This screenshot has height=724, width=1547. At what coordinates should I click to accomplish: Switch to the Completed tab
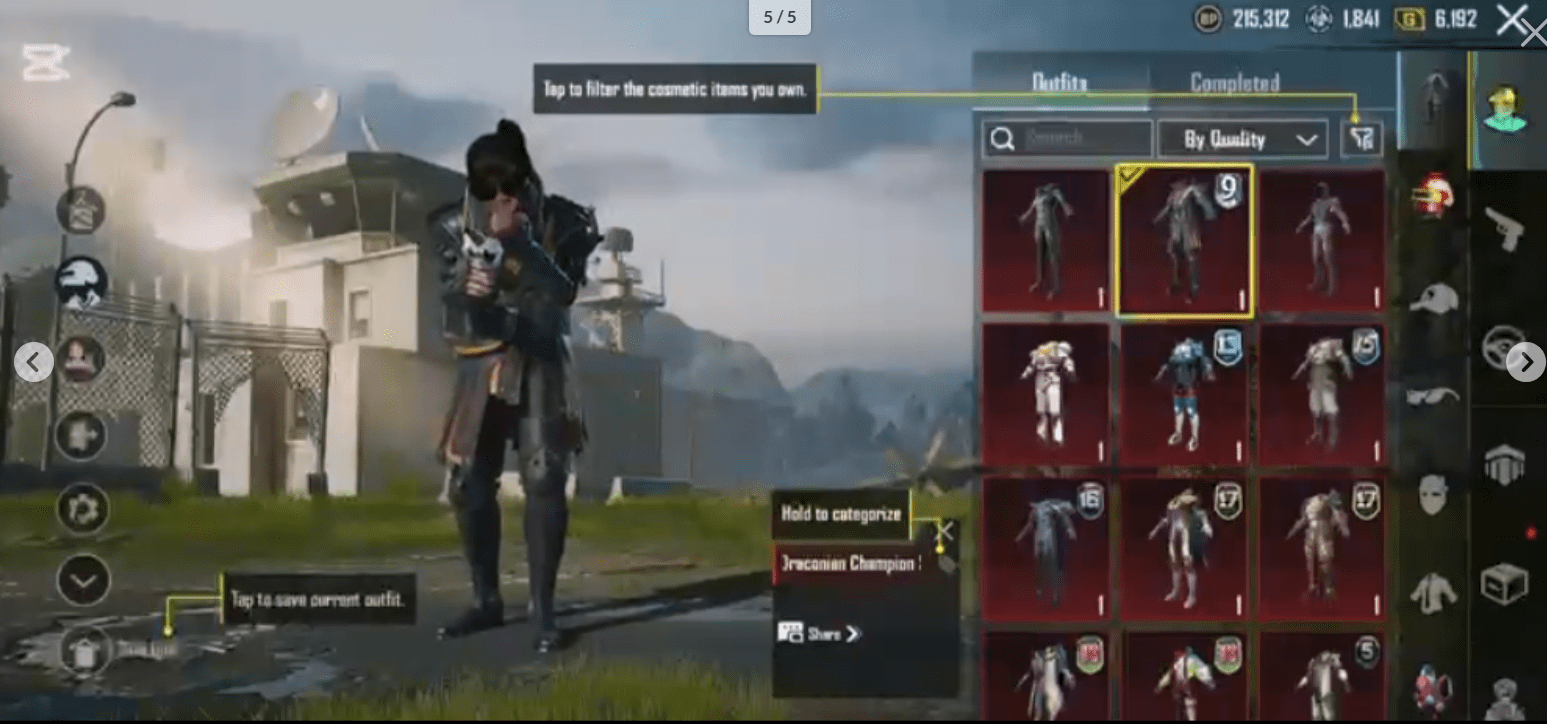[1236, 84]
